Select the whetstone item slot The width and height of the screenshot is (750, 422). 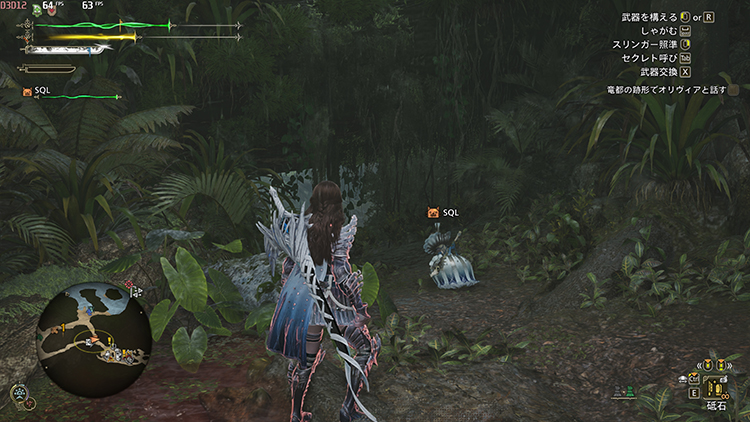coord(716,386)
